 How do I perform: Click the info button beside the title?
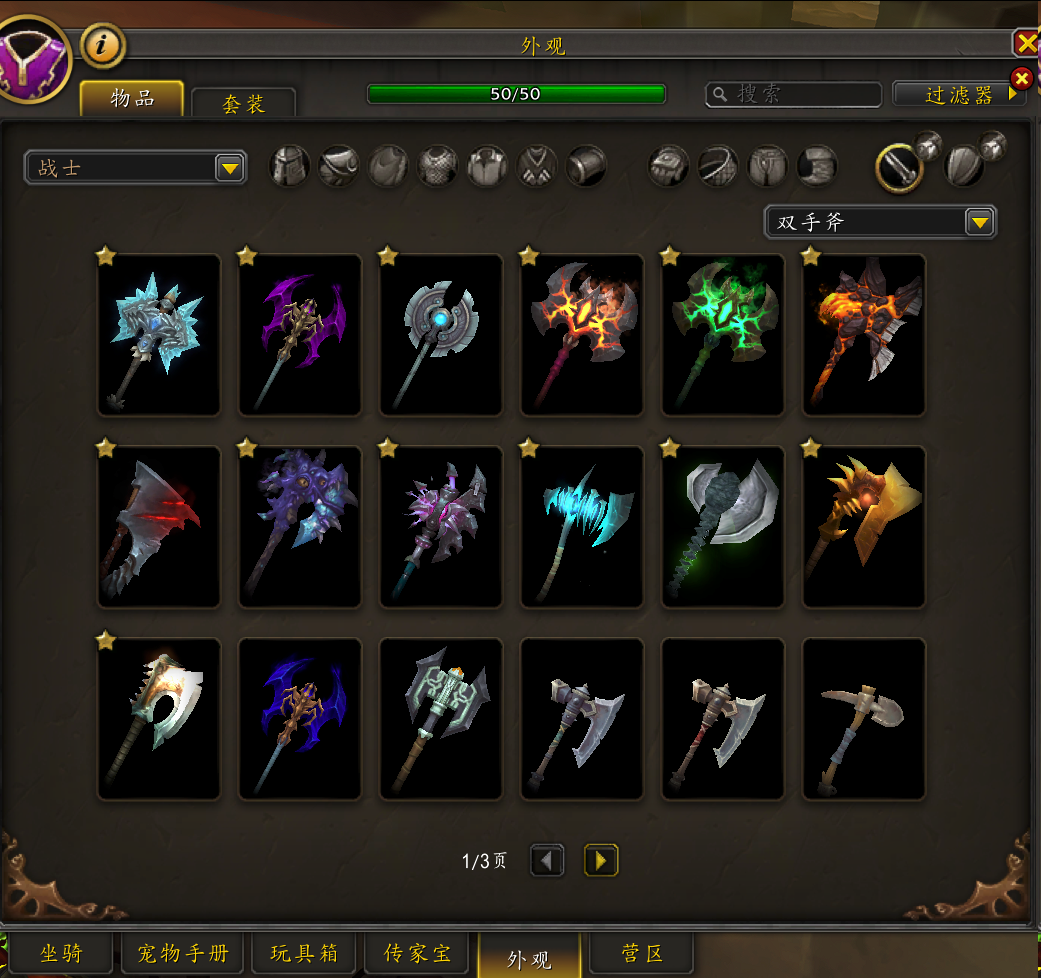100,44
